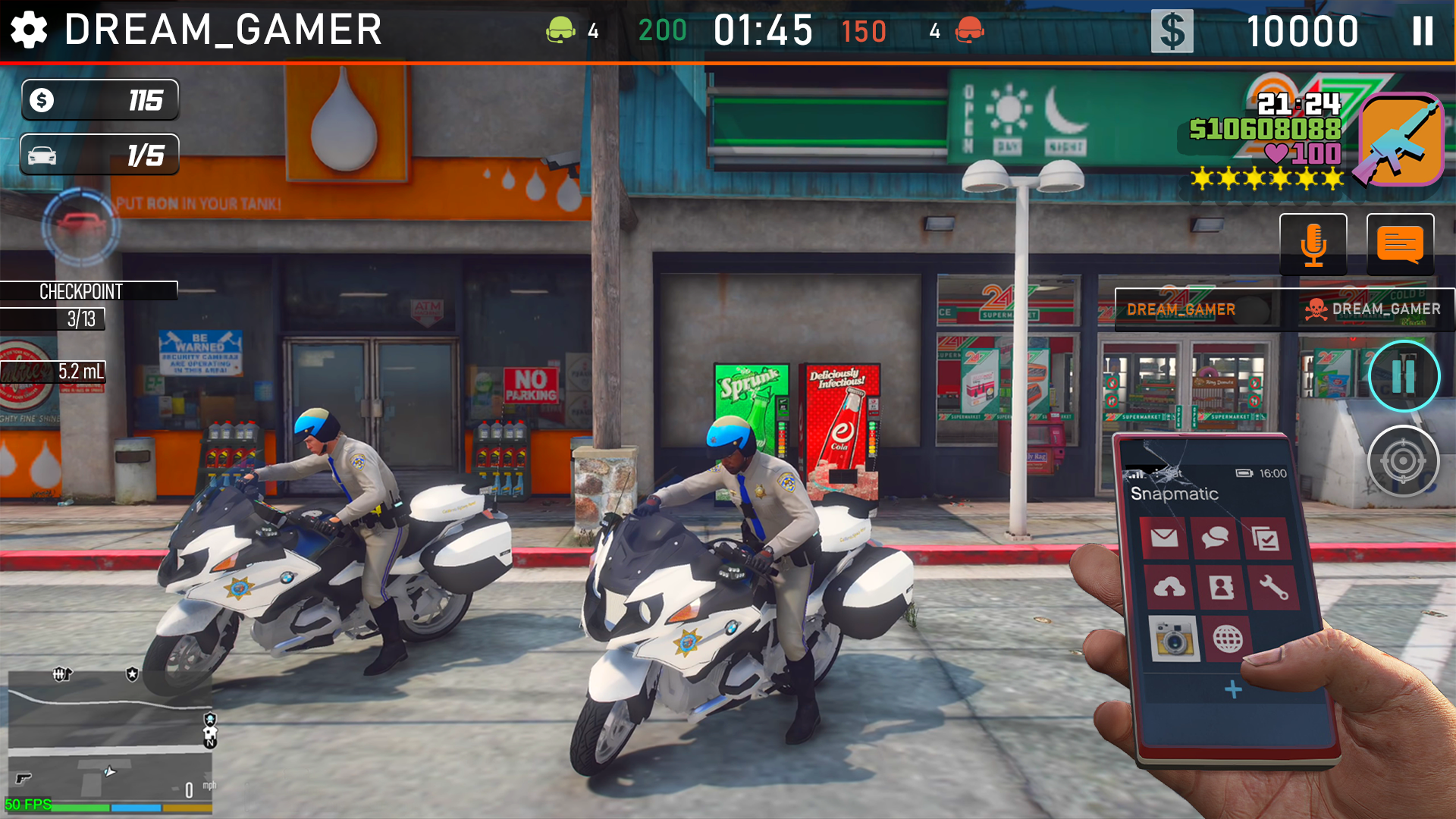Open the wrench settings app on the phone

click(1275, 587)
